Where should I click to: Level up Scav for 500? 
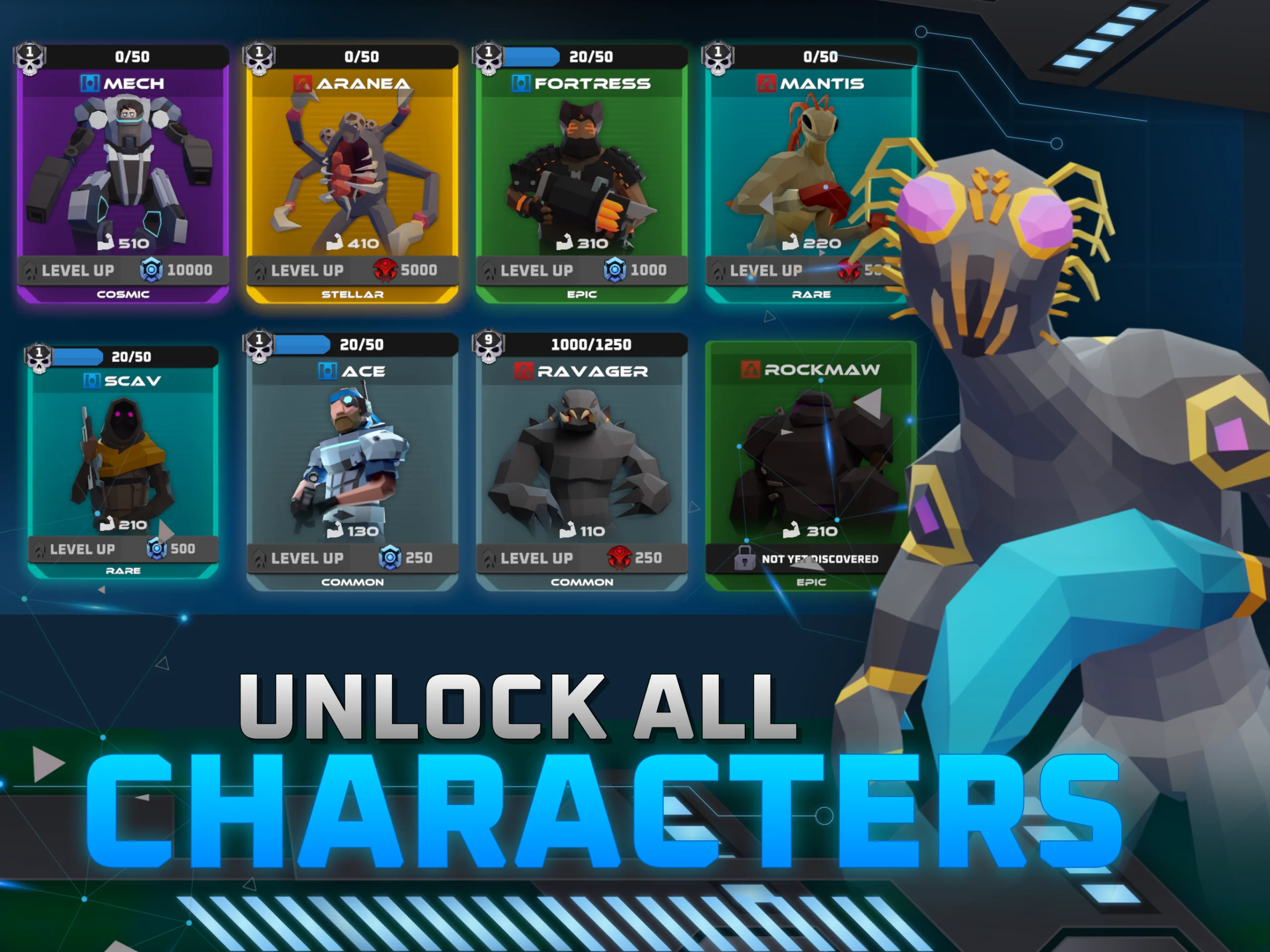coord(123,549)
